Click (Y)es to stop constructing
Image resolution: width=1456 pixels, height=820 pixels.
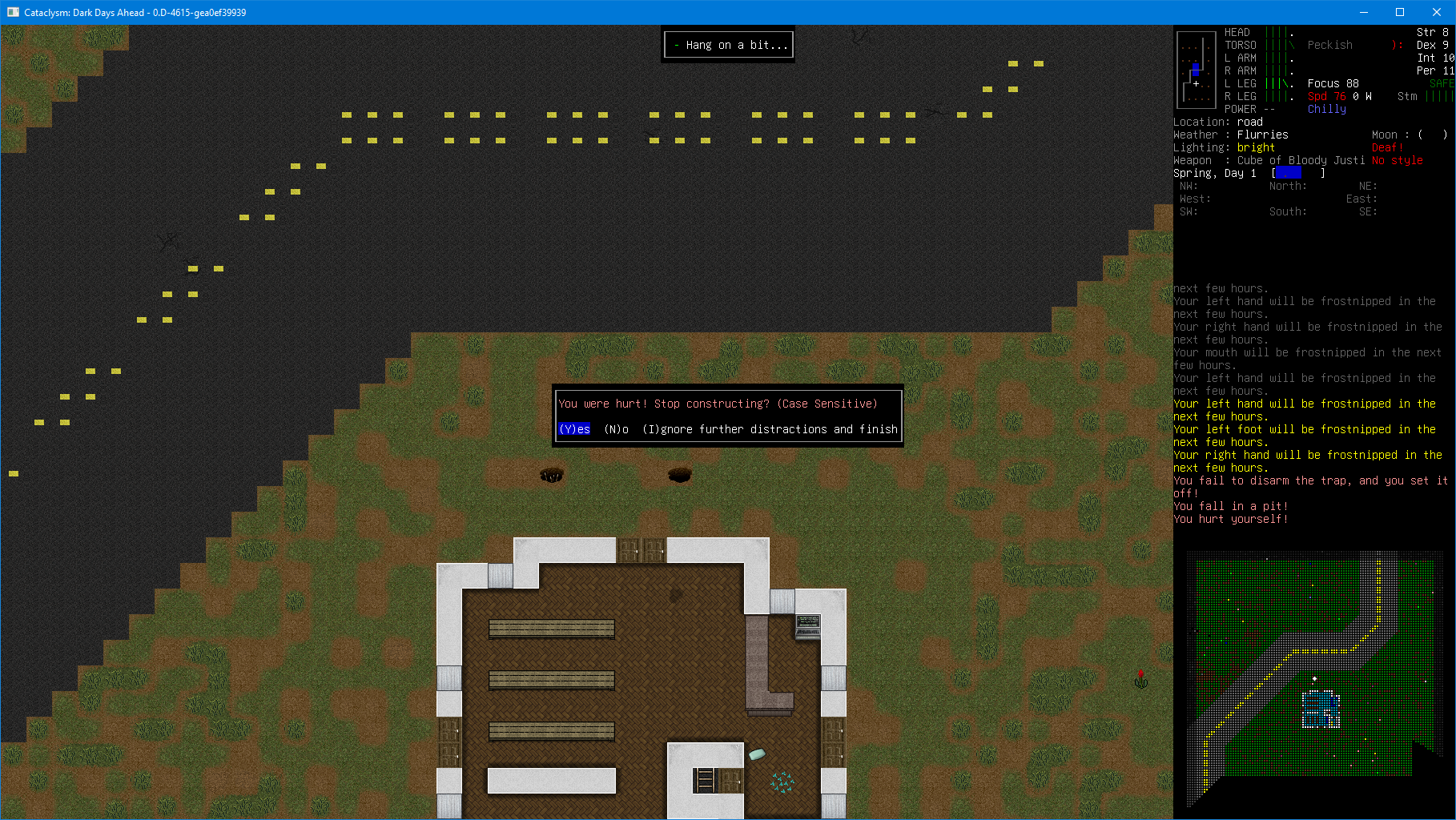click(573, 429)
